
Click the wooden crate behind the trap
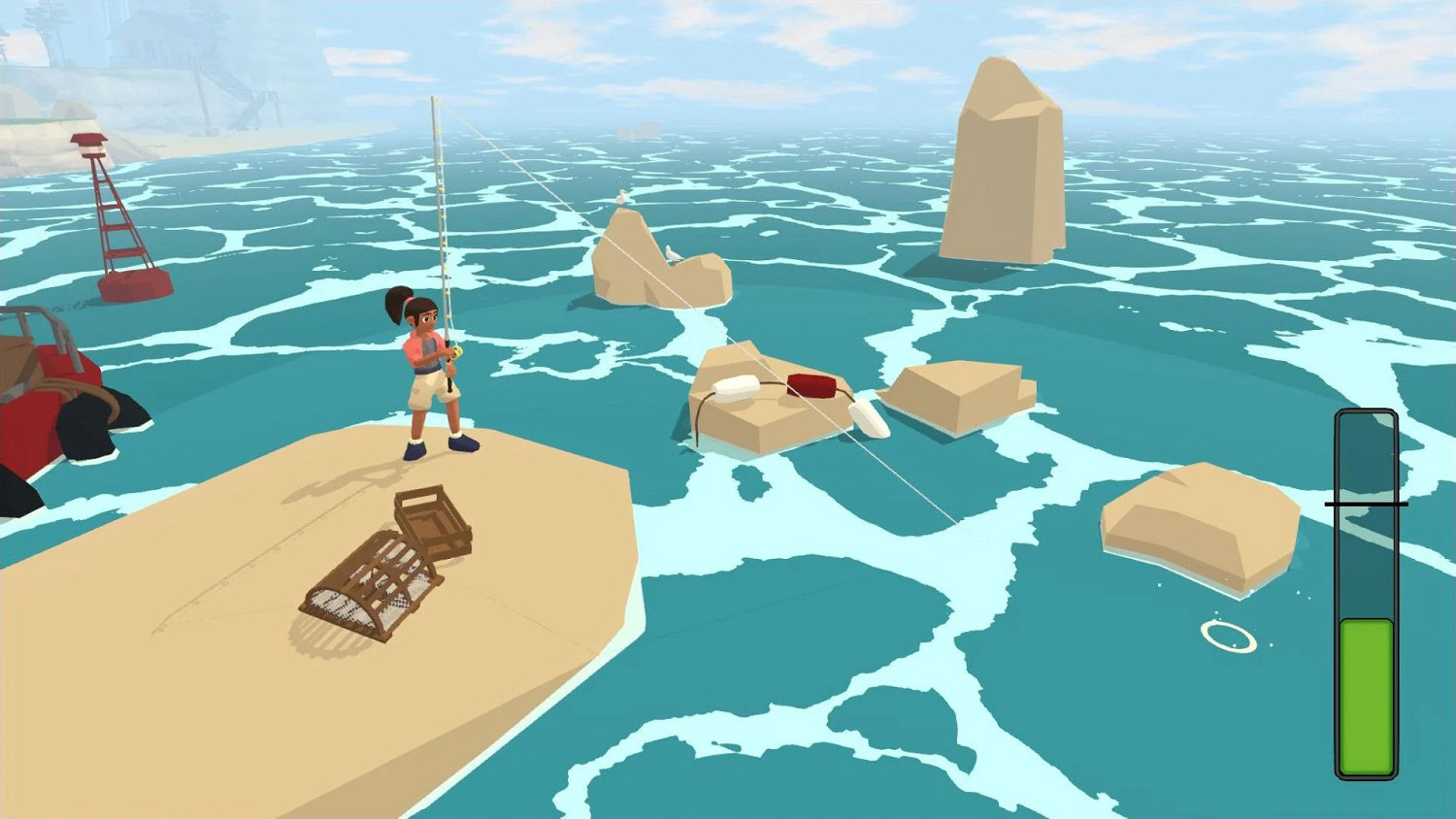[430, 524]
